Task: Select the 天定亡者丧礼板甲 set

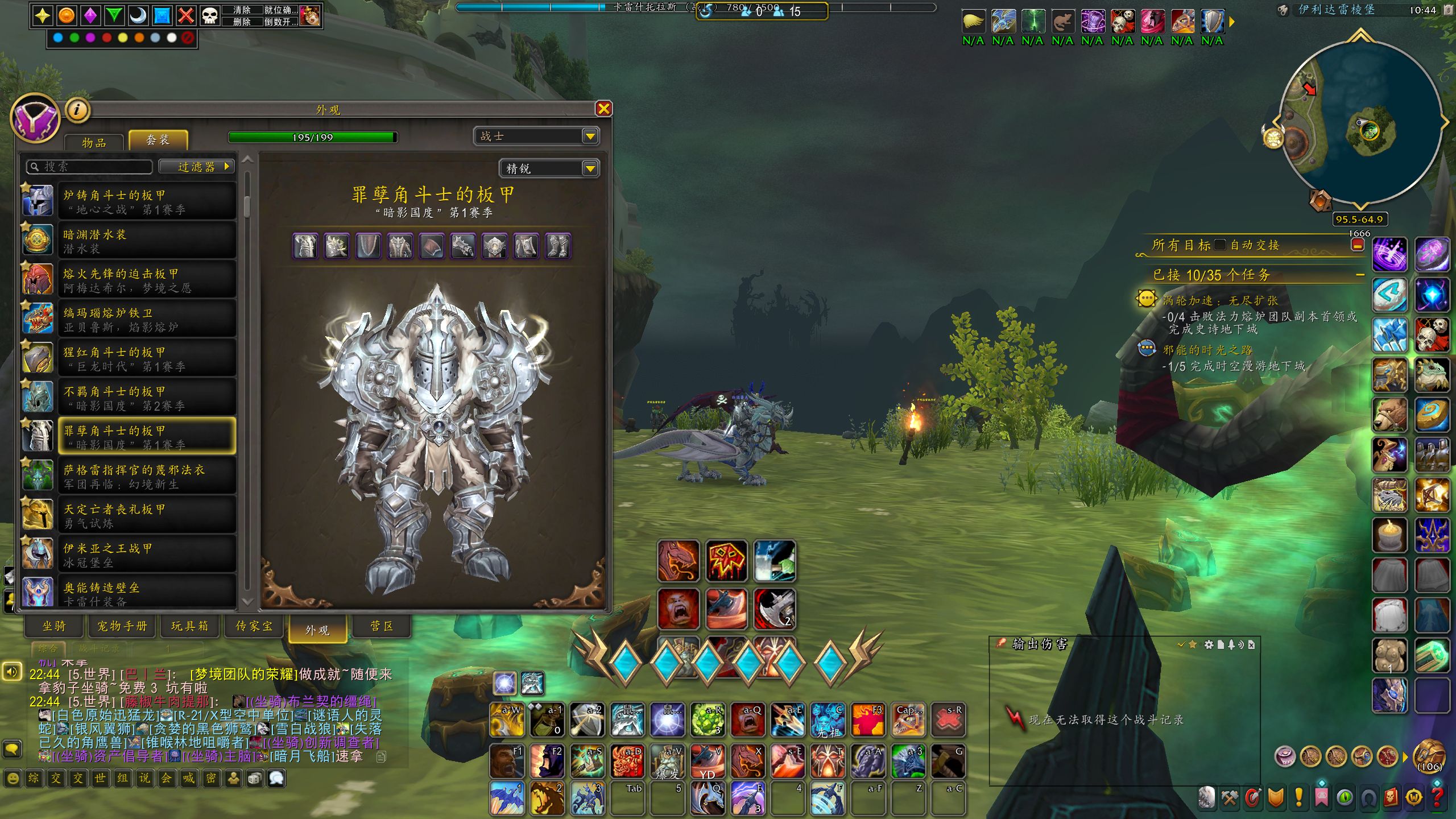Action: (x=147, y=515)
